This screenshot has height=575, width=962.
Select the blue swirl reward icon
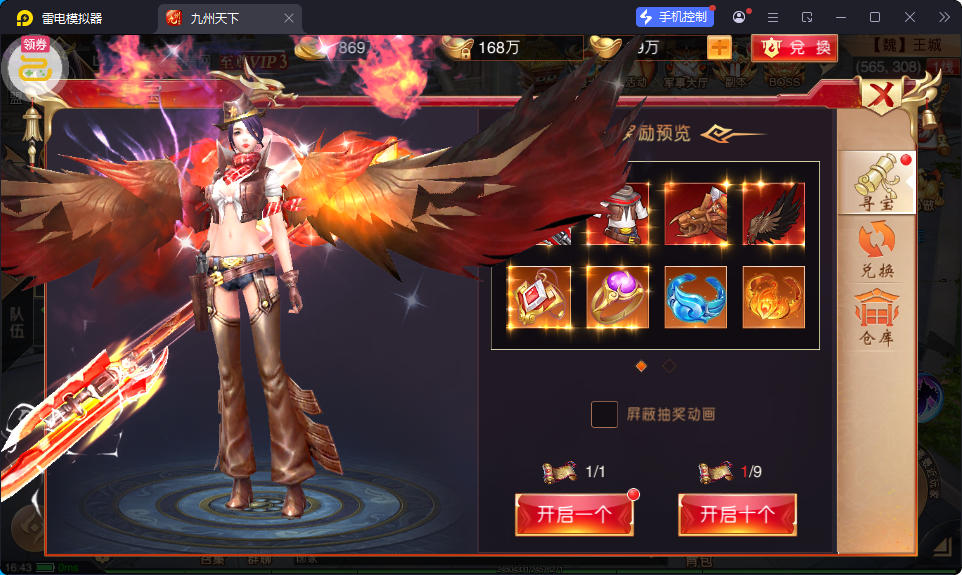pos(696,297)
